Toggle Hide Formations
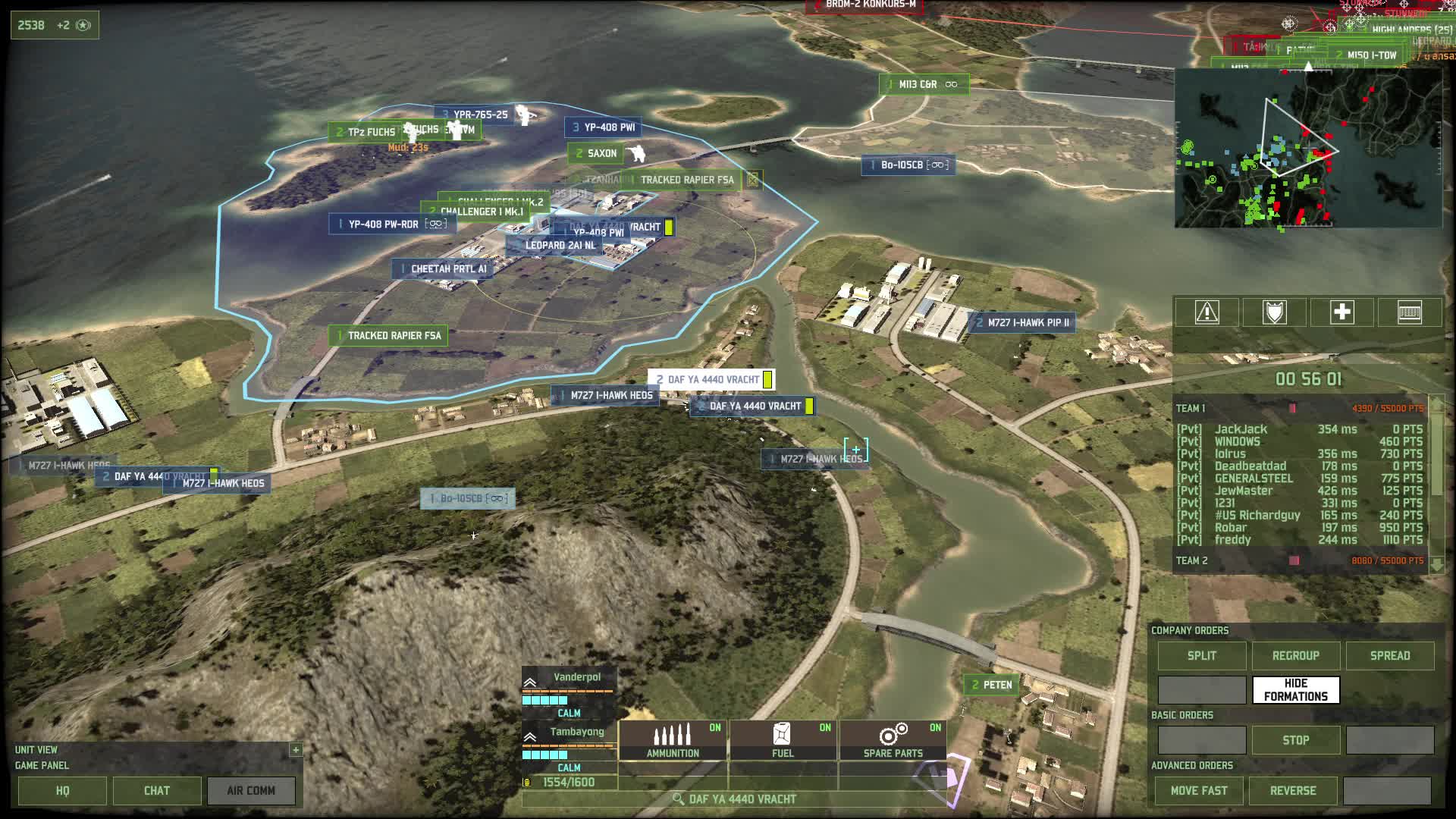The width and height of the screenshot is (1456, 819). coord(1295,690)
